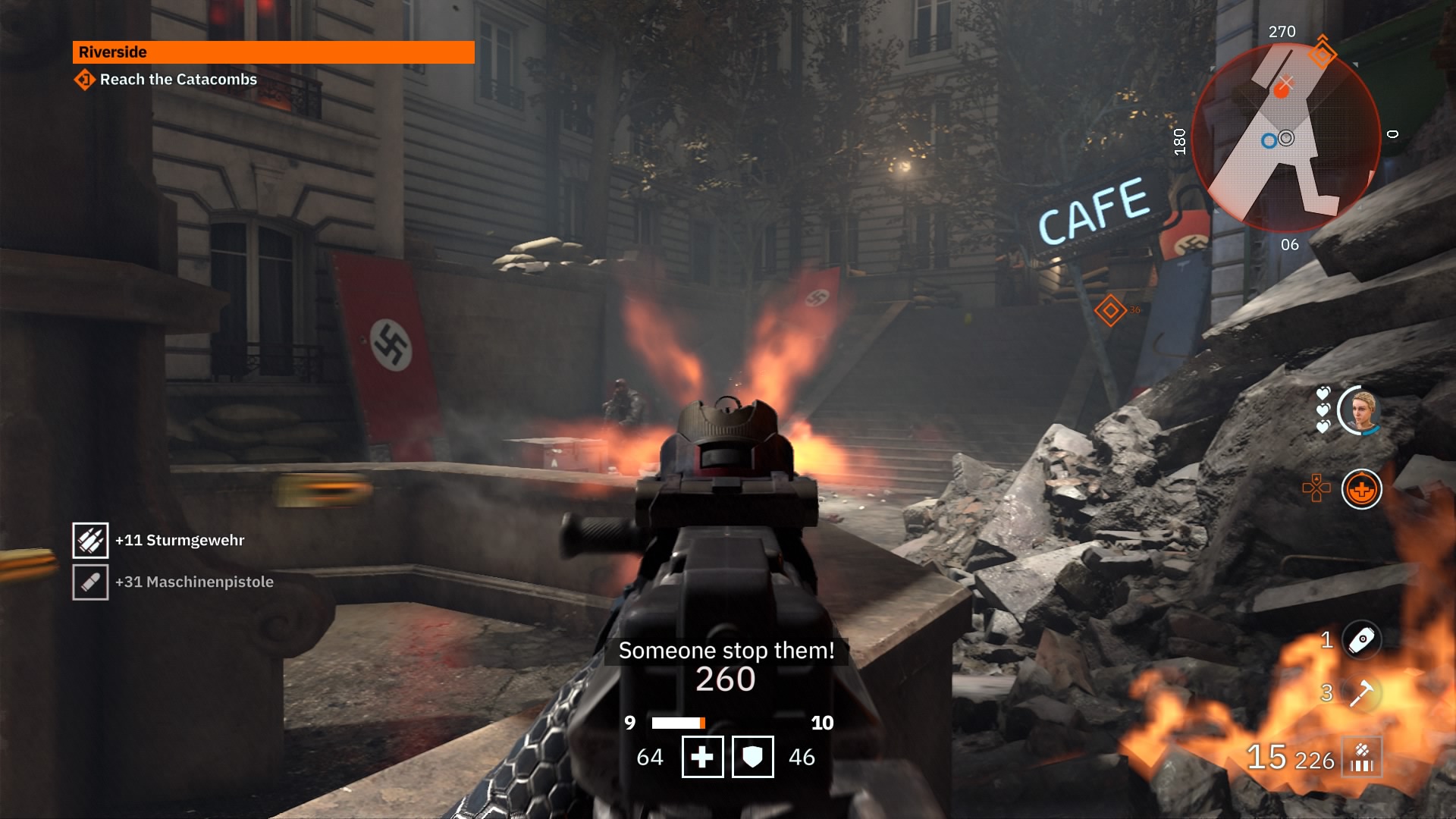Image resolution: width=1456 pixels, height=819 pixels.
Task: Click the ammo magazine icon
Action: [1362, 758]
